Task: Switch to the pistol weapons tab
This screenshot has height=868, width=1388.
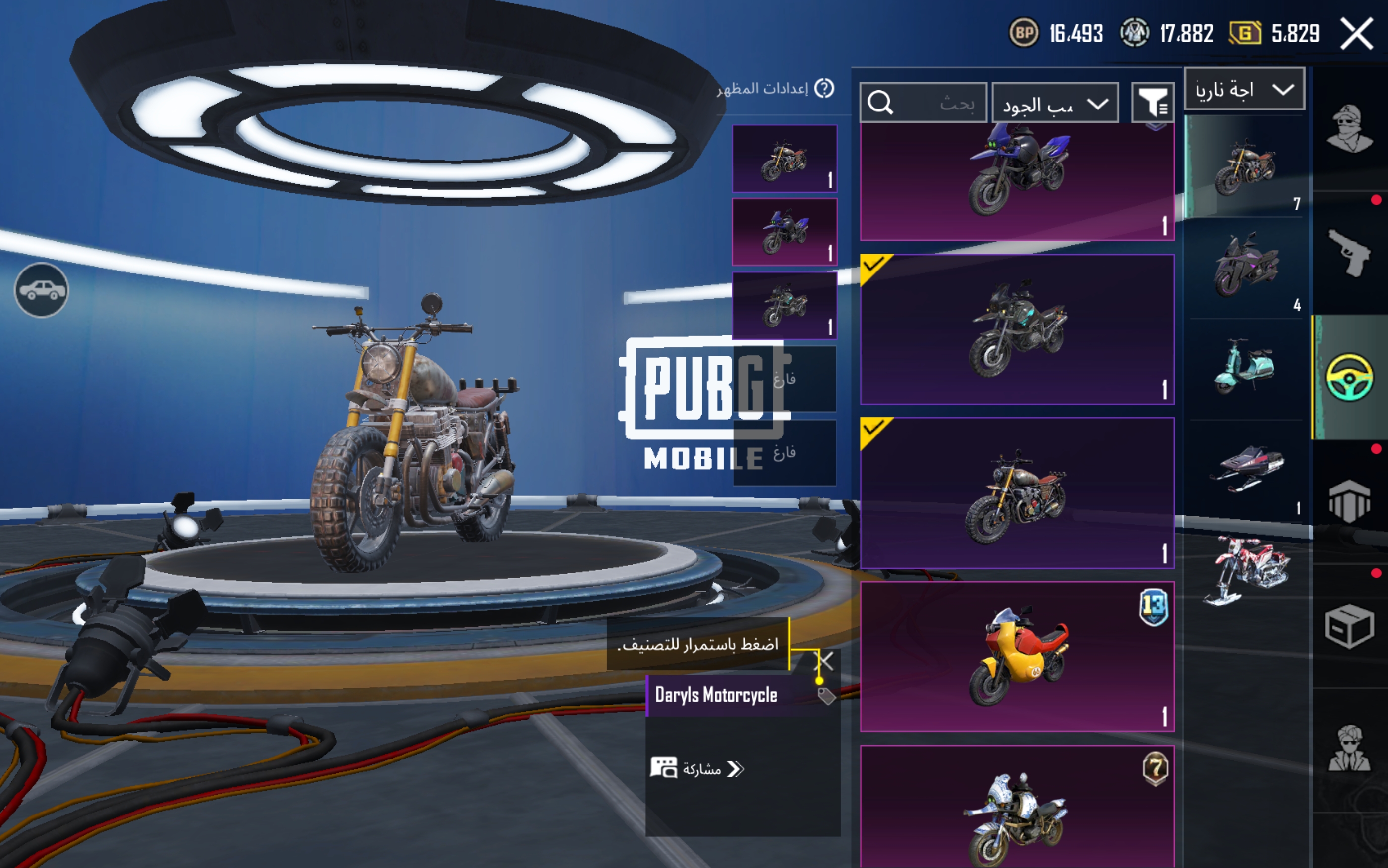Action: tap(1349, 253)
